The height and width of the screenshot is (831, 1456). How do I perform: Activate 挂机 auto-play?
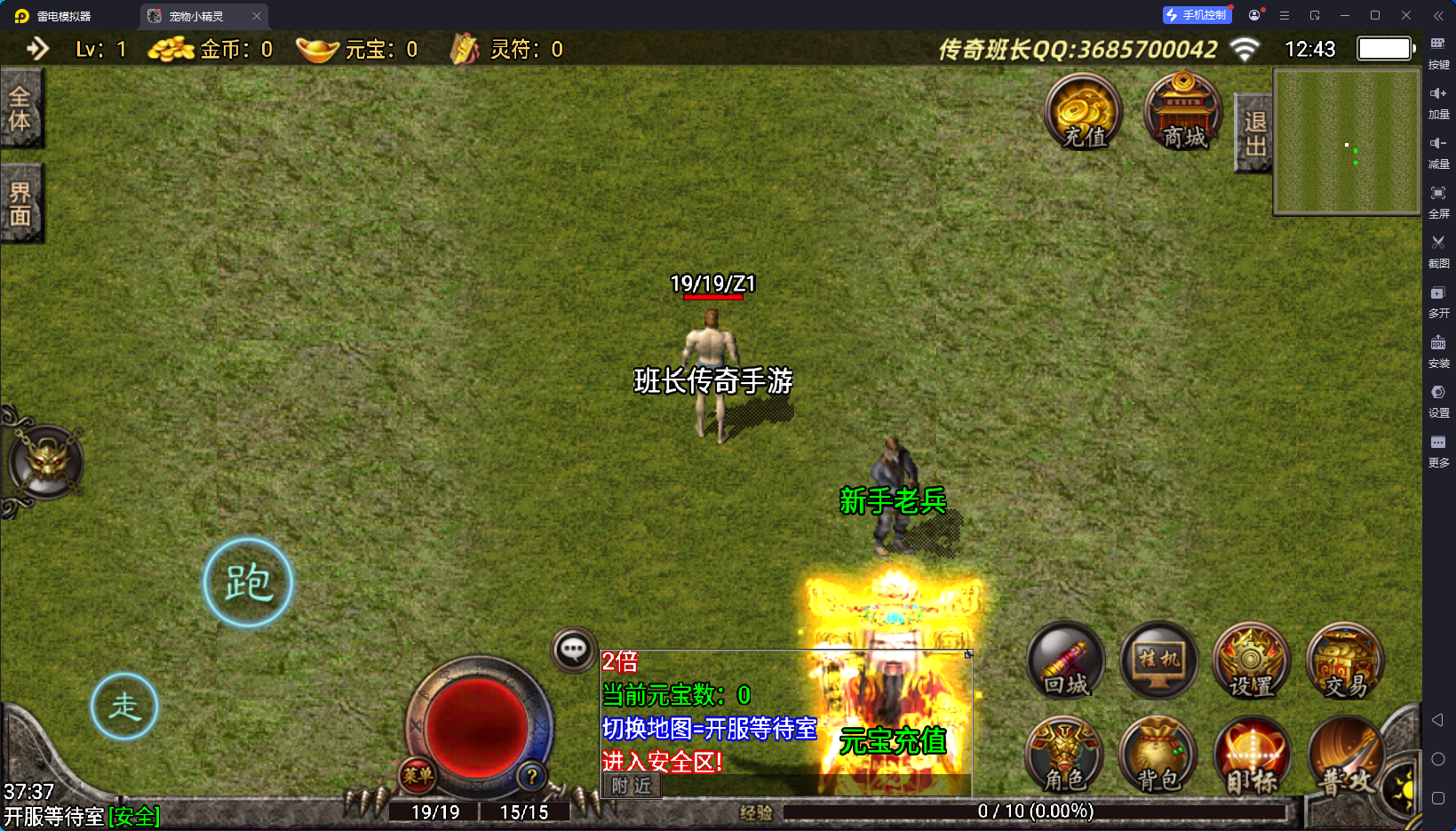(x=1158, y=661)
